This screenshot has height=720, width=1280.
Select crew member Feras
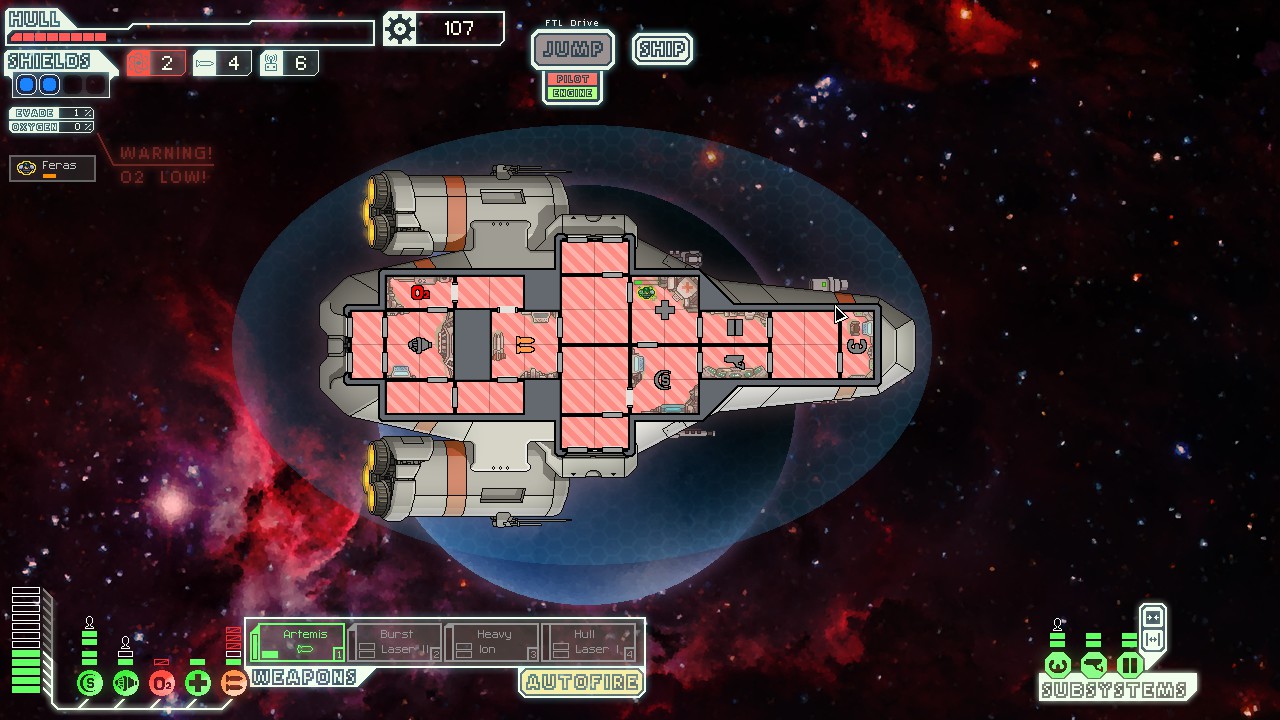click(x=53, y=168)
